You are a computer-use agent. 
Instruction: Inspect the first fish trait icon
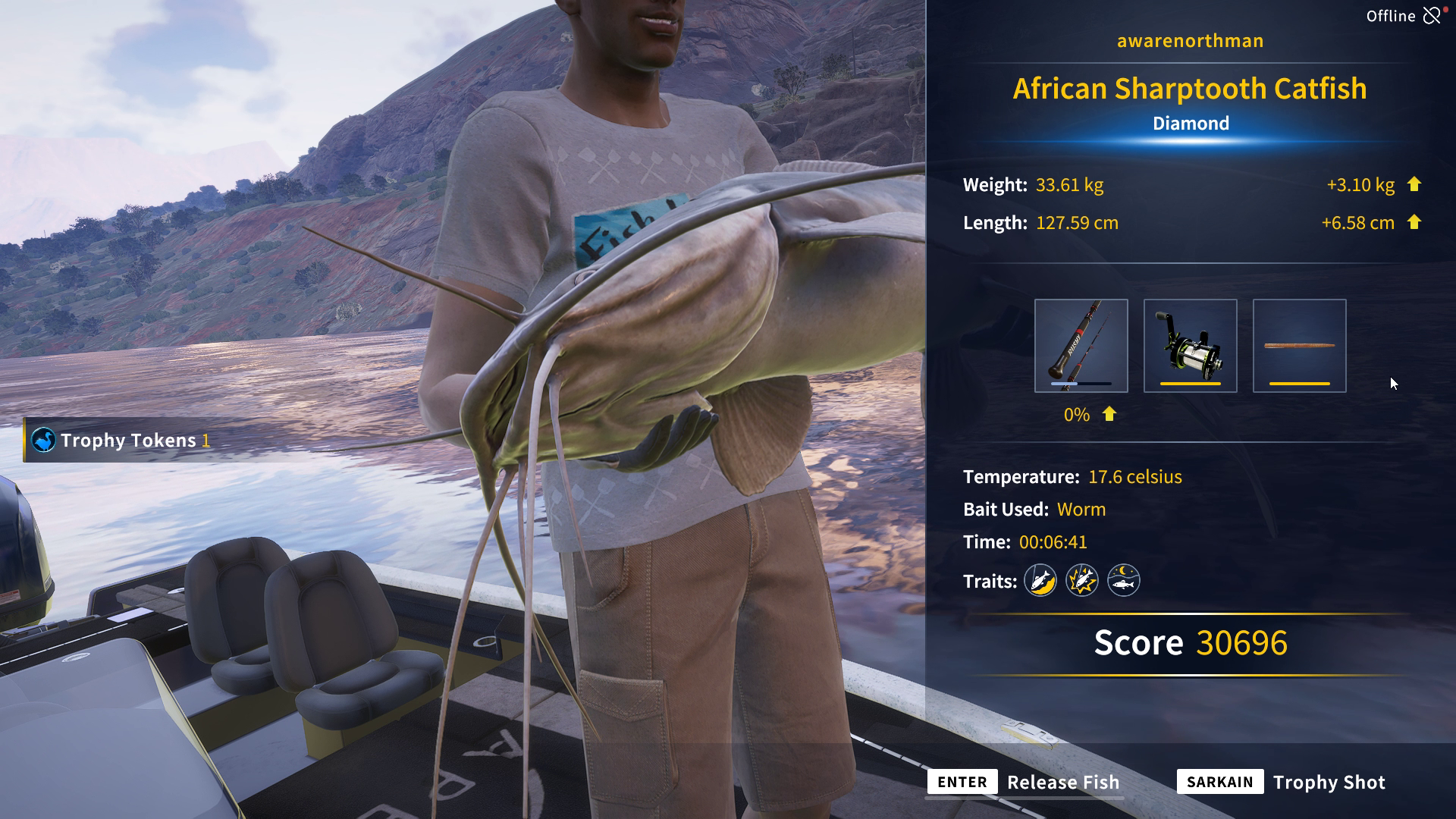(x=1040, y=581)
